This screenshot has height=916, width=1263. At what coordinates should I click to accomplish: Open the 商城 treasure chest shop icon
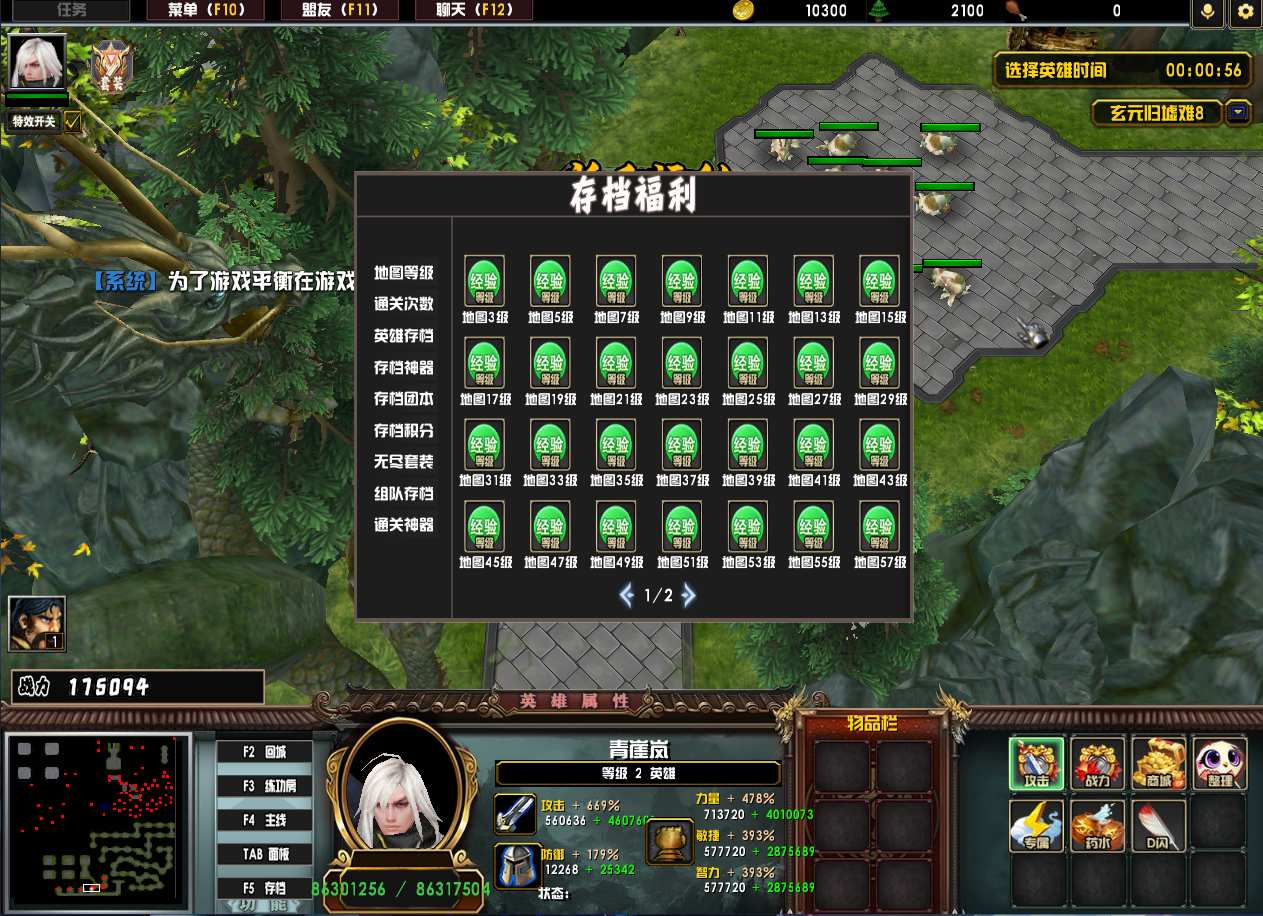point(1159,764)
